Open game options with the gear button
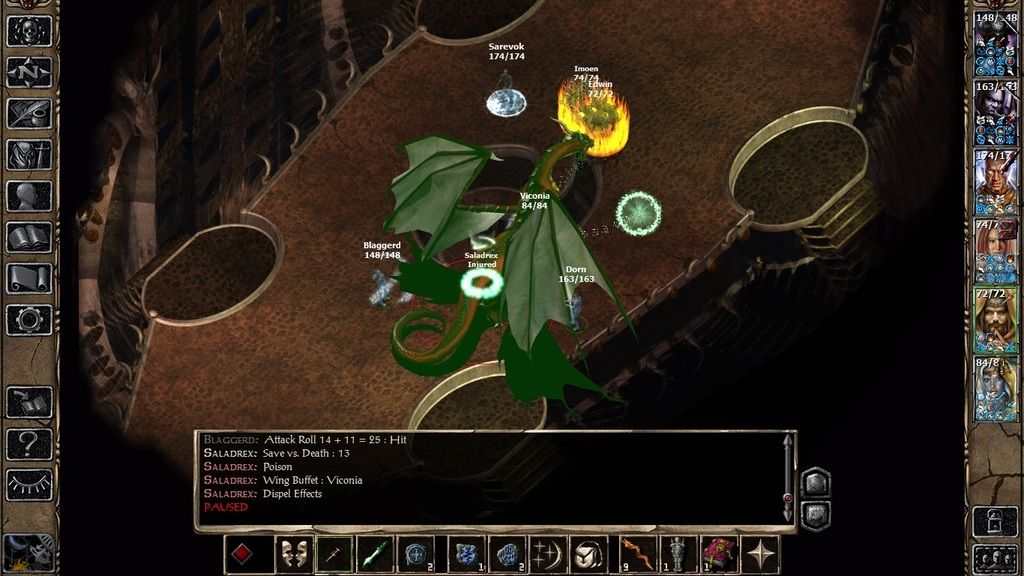This screenshot has width=1024, height=576. tap(29, 319)
